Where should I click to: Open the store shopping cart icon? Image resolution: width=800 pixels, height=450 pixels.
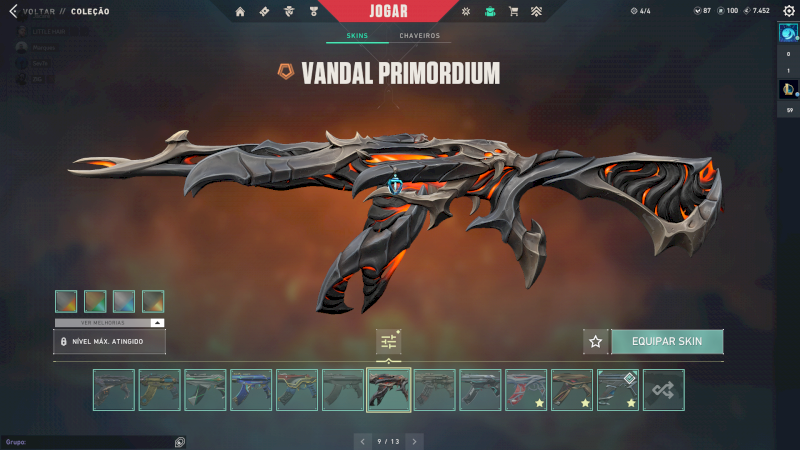(x=514, y=11)
